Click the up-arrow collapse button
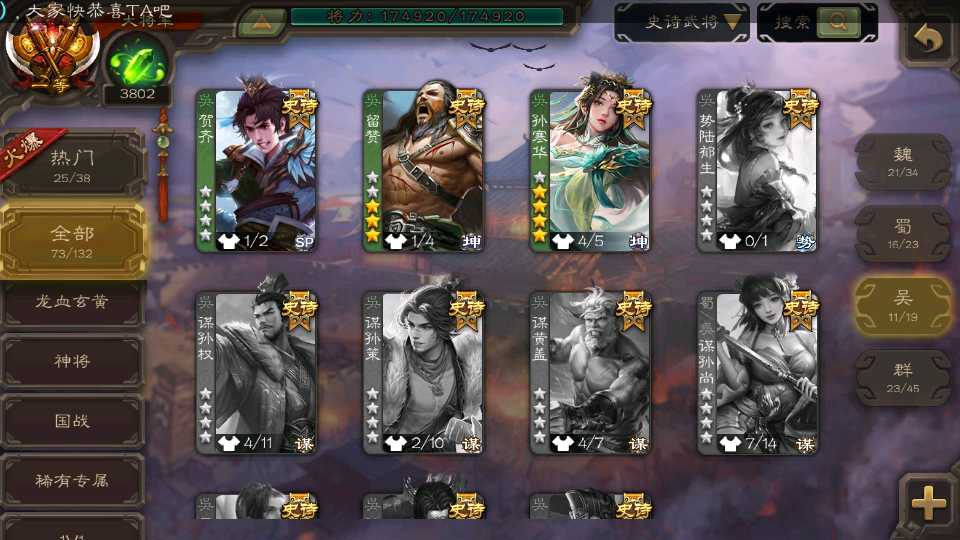The image size is (960, 540). click(x=260, y=20)
